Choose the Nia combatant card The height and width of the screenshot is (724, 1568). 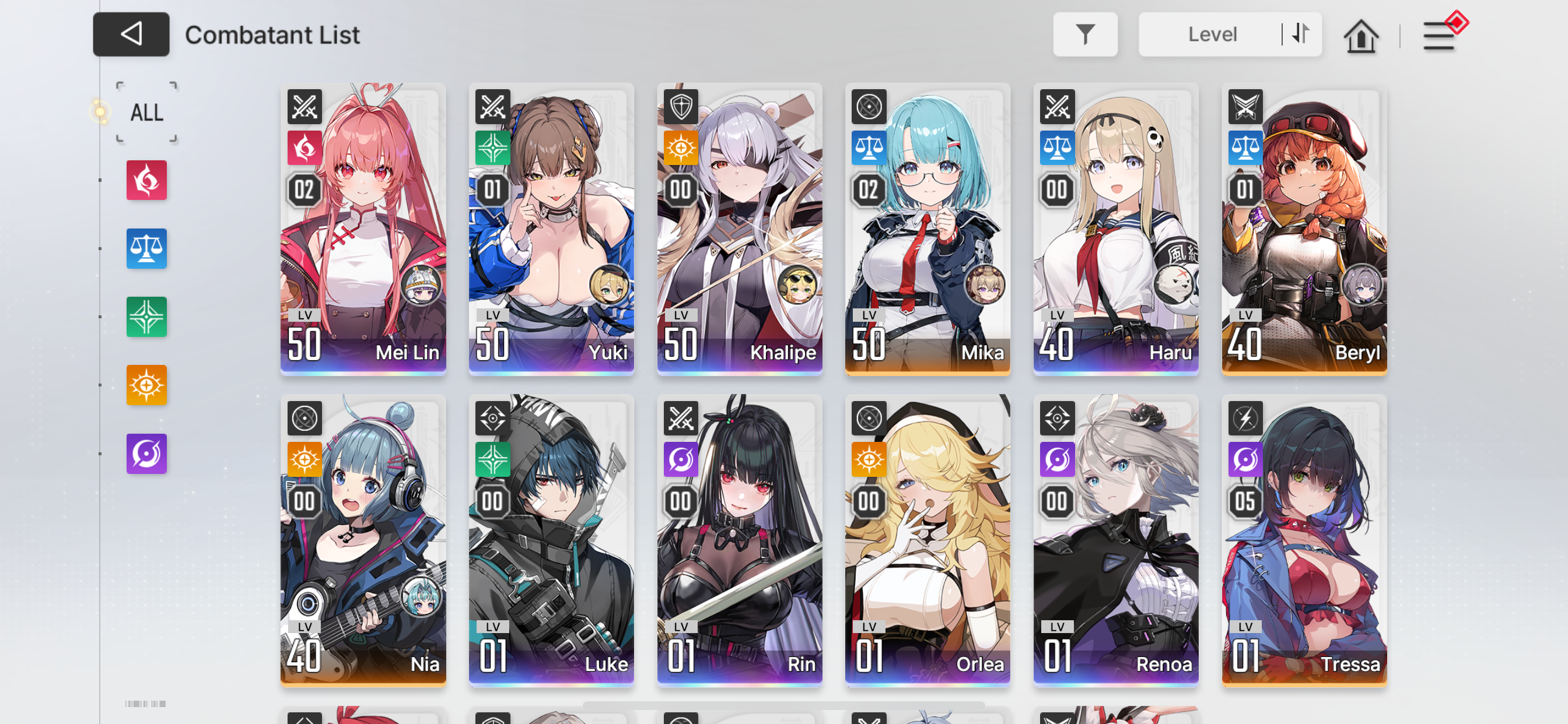363,540
